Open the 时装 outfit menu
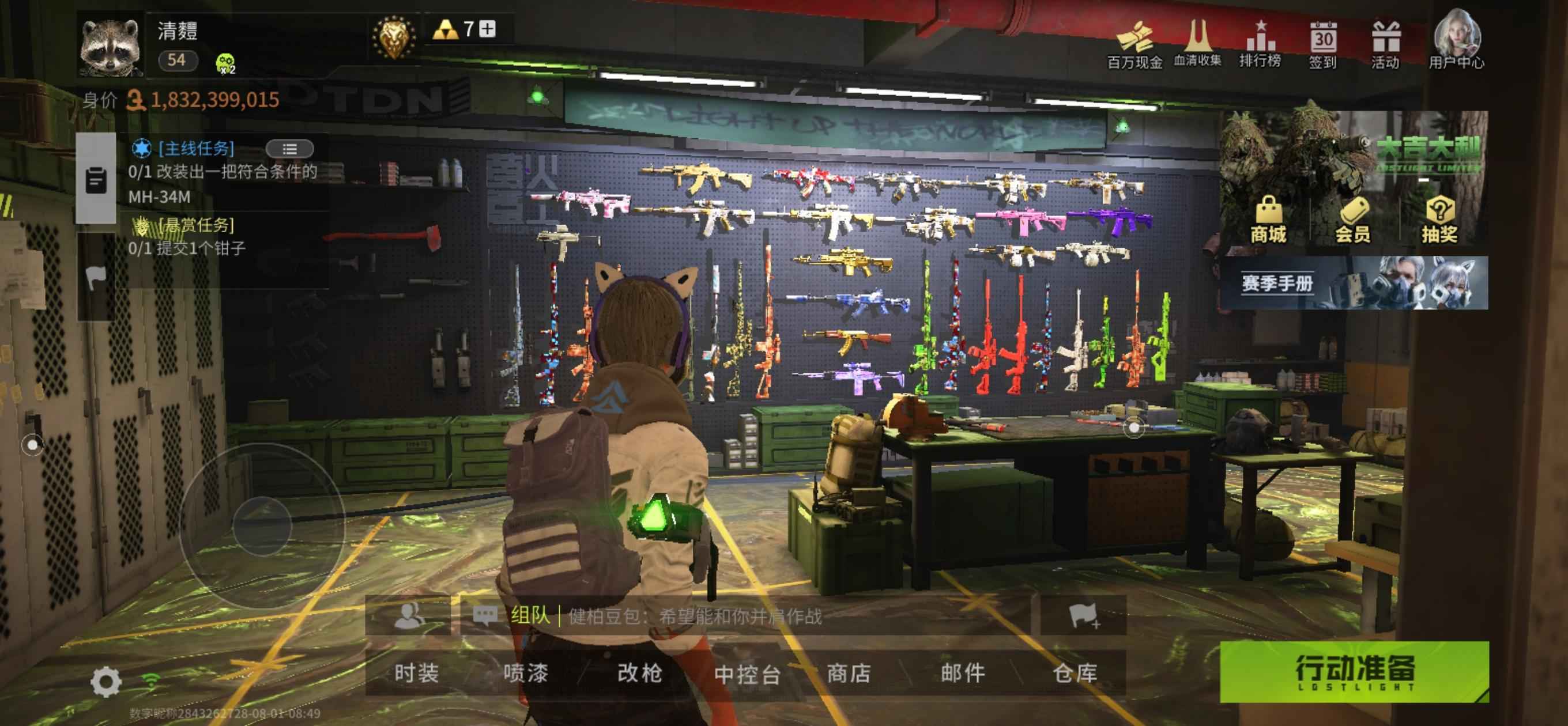Image resolution: width=1568 pixels, height=726 pixels. coord(416,673)
